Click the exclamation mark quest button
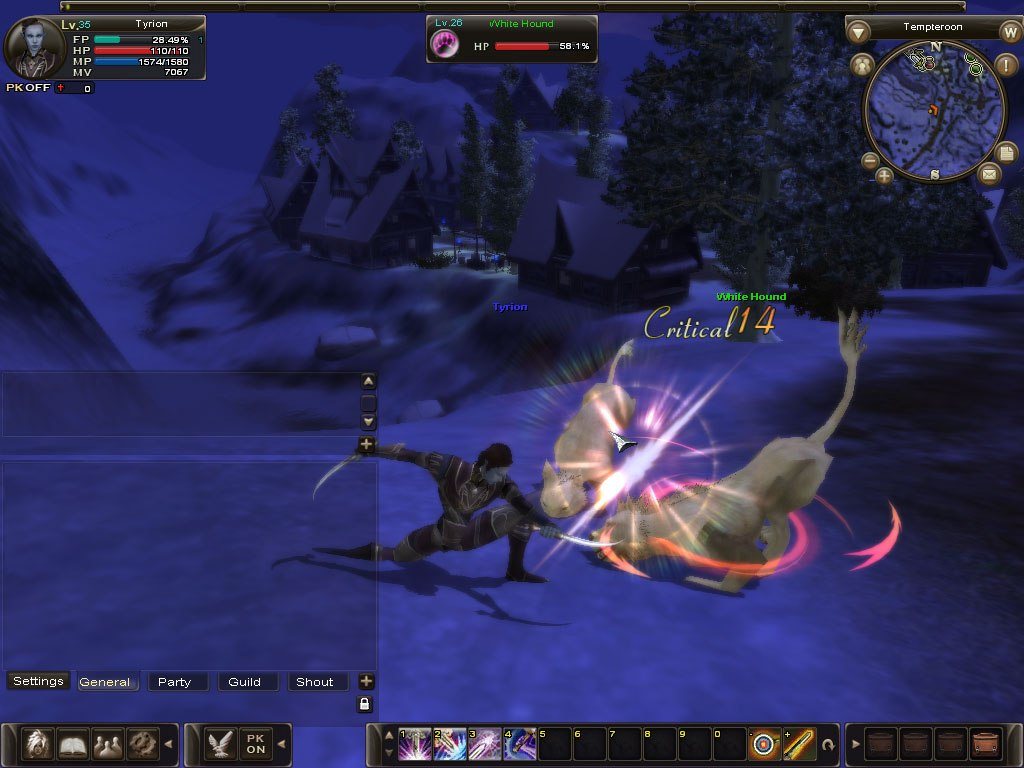The height and width of the screenshot is (768, 1024). 1006,66
